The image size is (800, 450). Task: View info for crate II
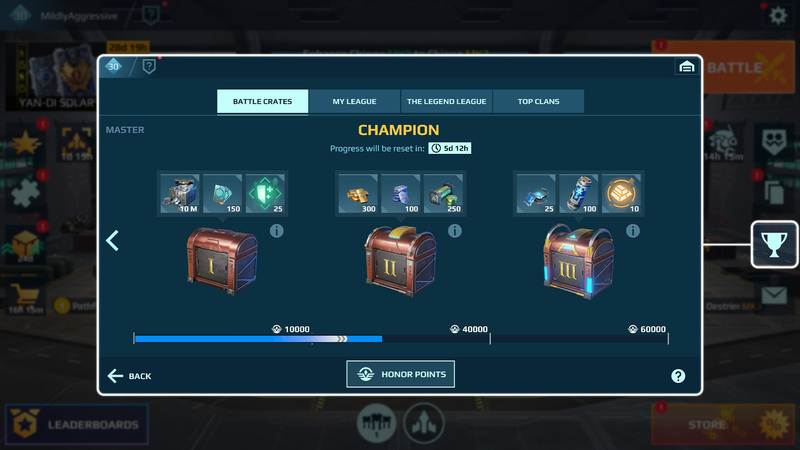coord(455,231)
